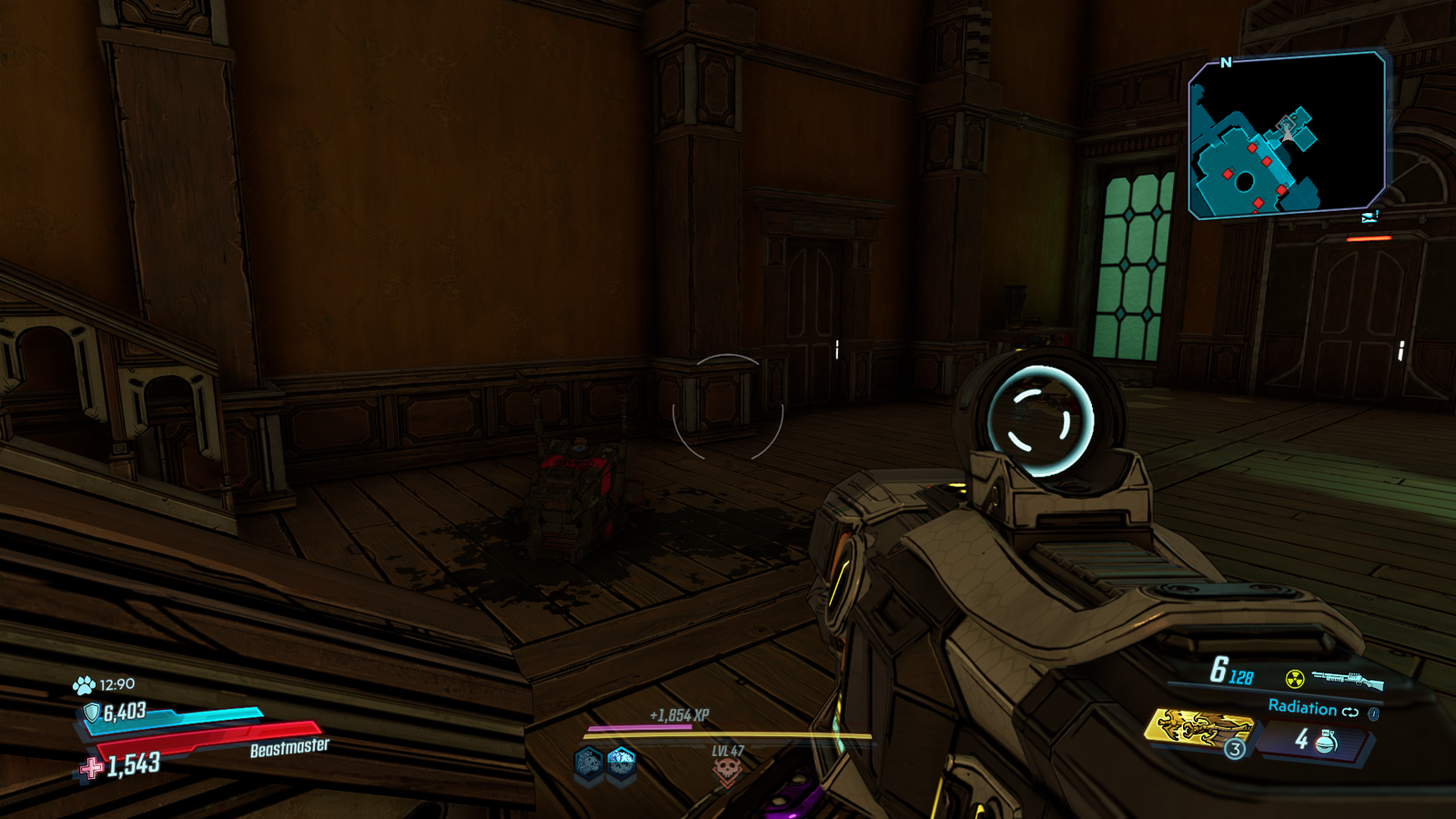Toggle the Radiation element swap arrows
This screenshot has width=1456, height=819.
point(1350,712)
